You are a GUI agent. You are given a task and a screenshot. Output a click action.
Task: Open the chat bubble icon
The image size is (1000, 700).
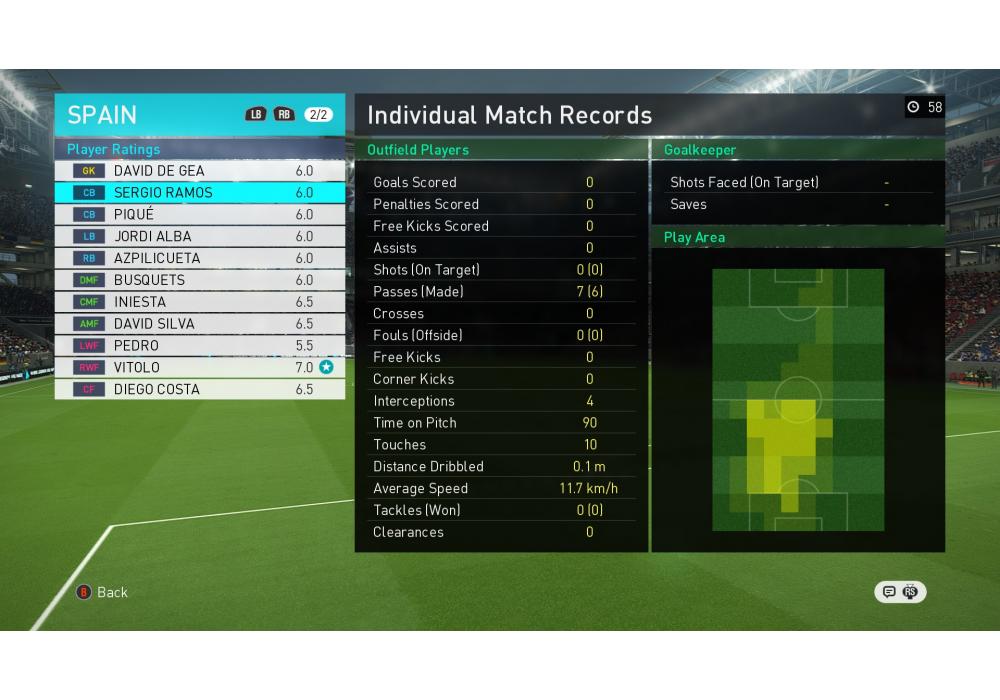coord(889,592)
